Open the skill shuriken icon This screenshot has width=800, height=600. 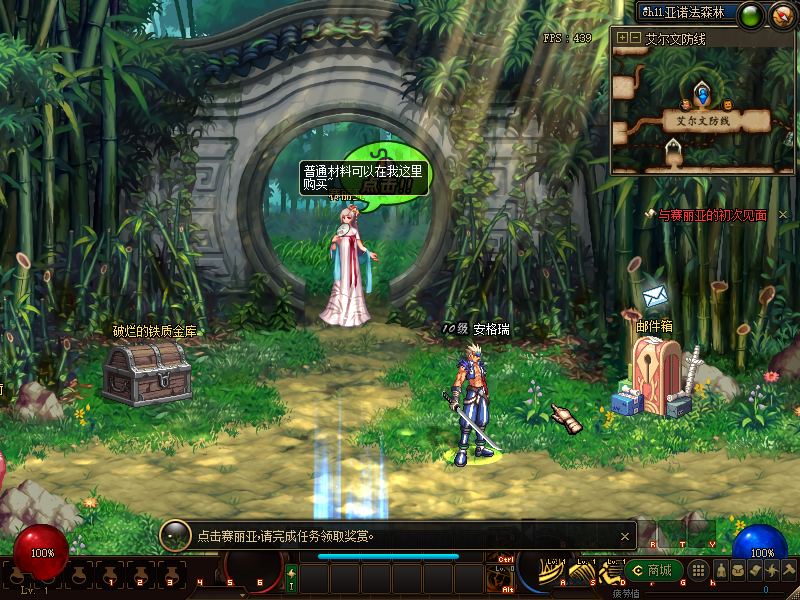click(x=771, y=570)
